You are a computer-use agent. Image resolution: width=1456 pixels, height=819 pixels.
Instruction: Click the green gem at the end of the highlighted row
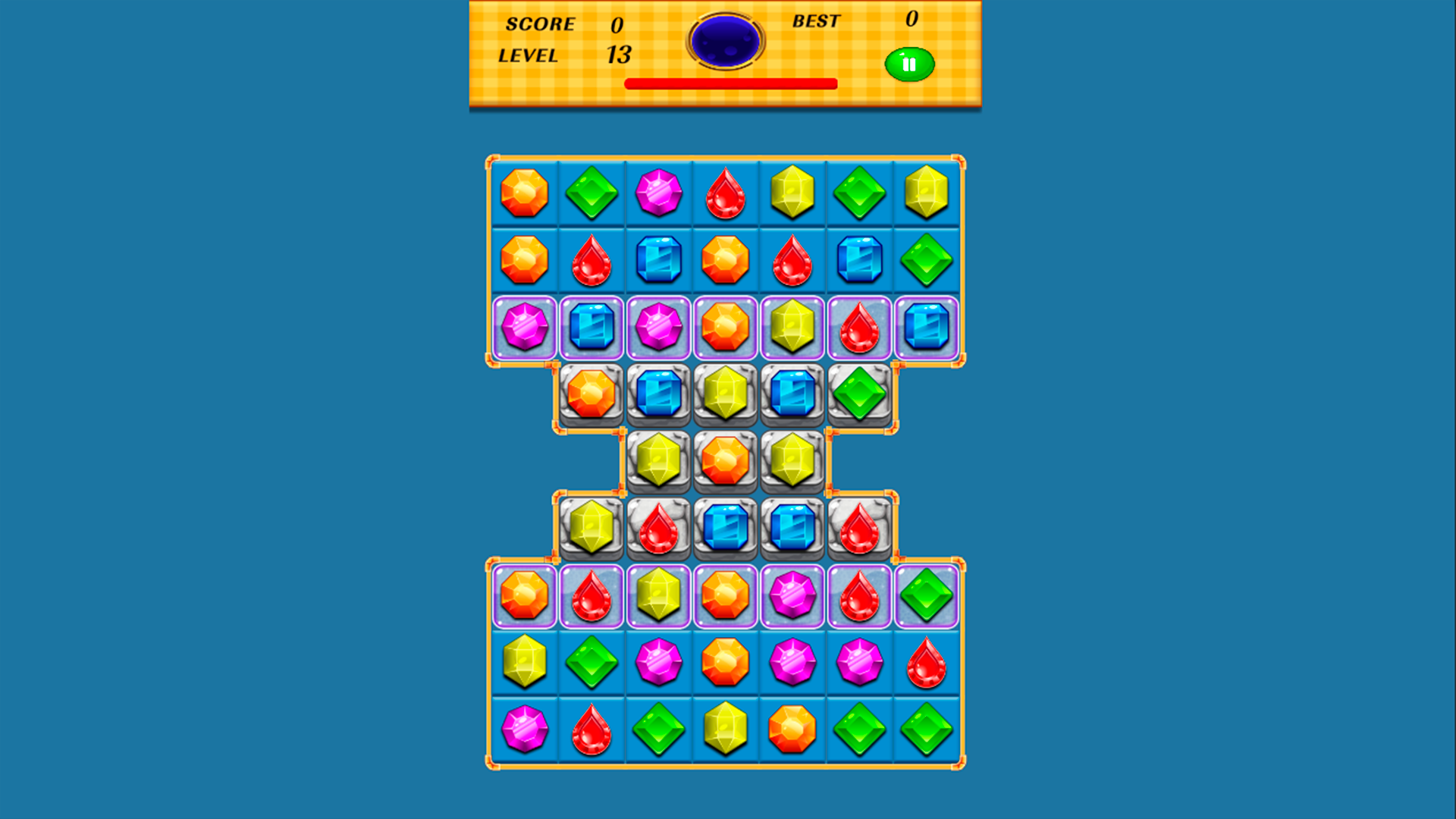pos(927,595)
